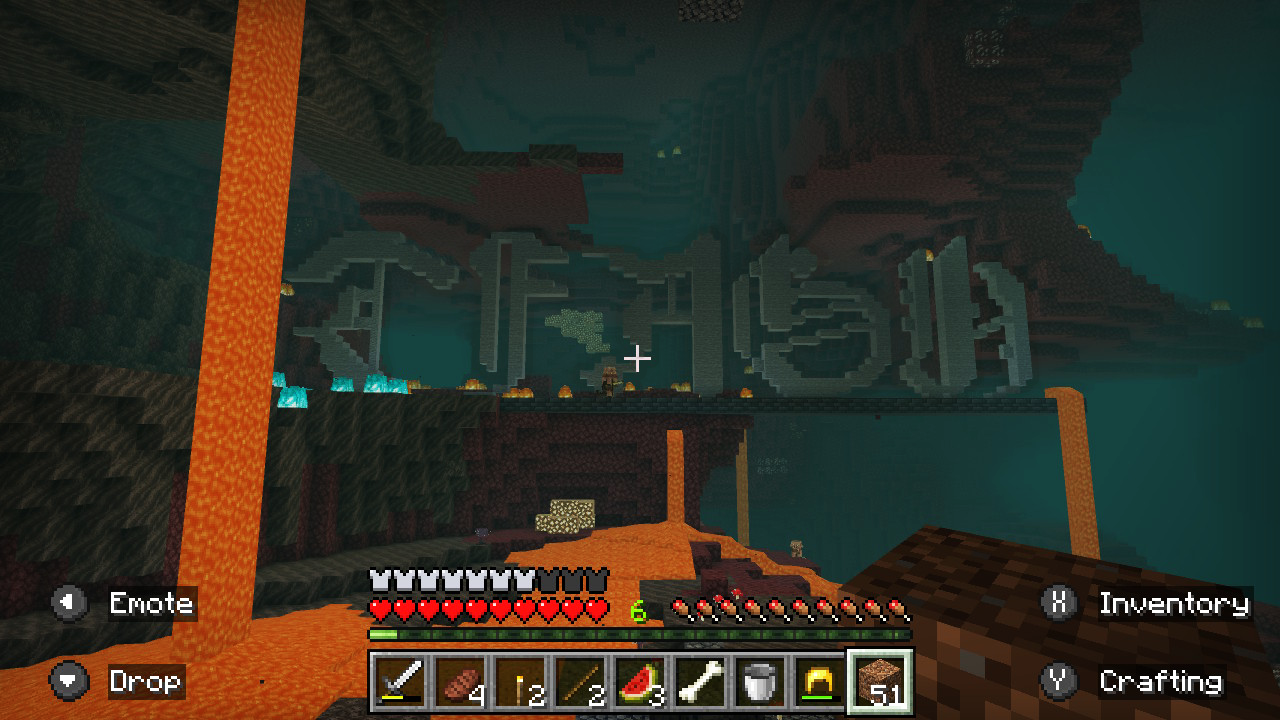Screen dimensions: 1280x720
Task: Click the dirt block stack of 51
Action: coord(880,682)
